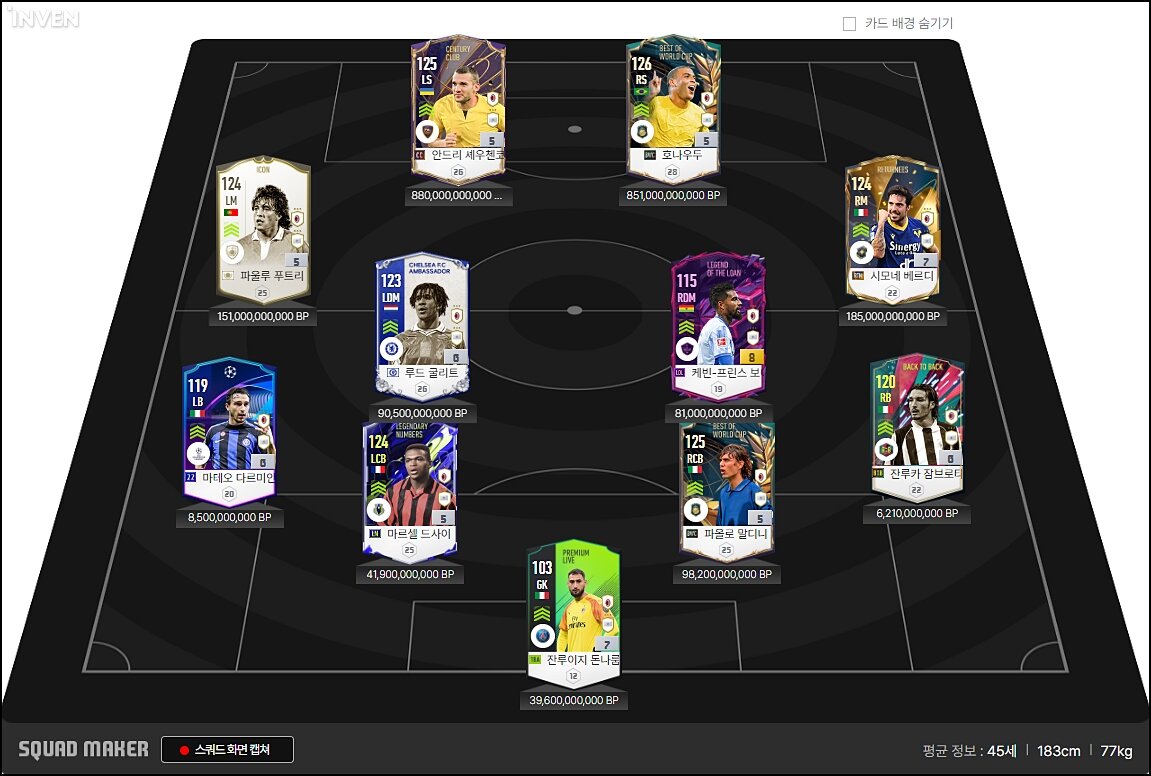
Task: Pick the 시모네 베르디 RM card
Action: point(892,228)
